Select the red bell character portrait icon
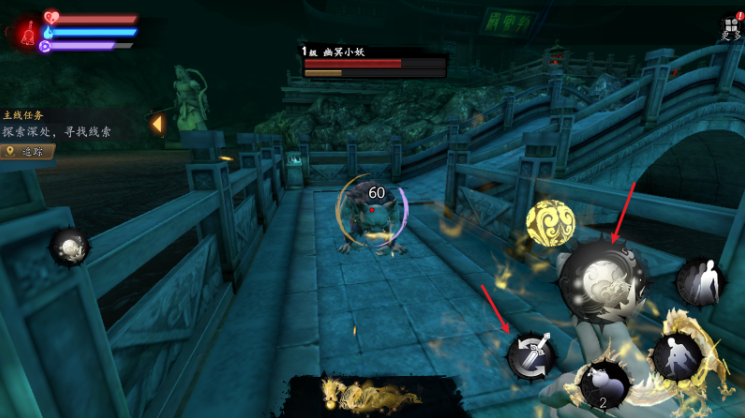 click(23, 31)
